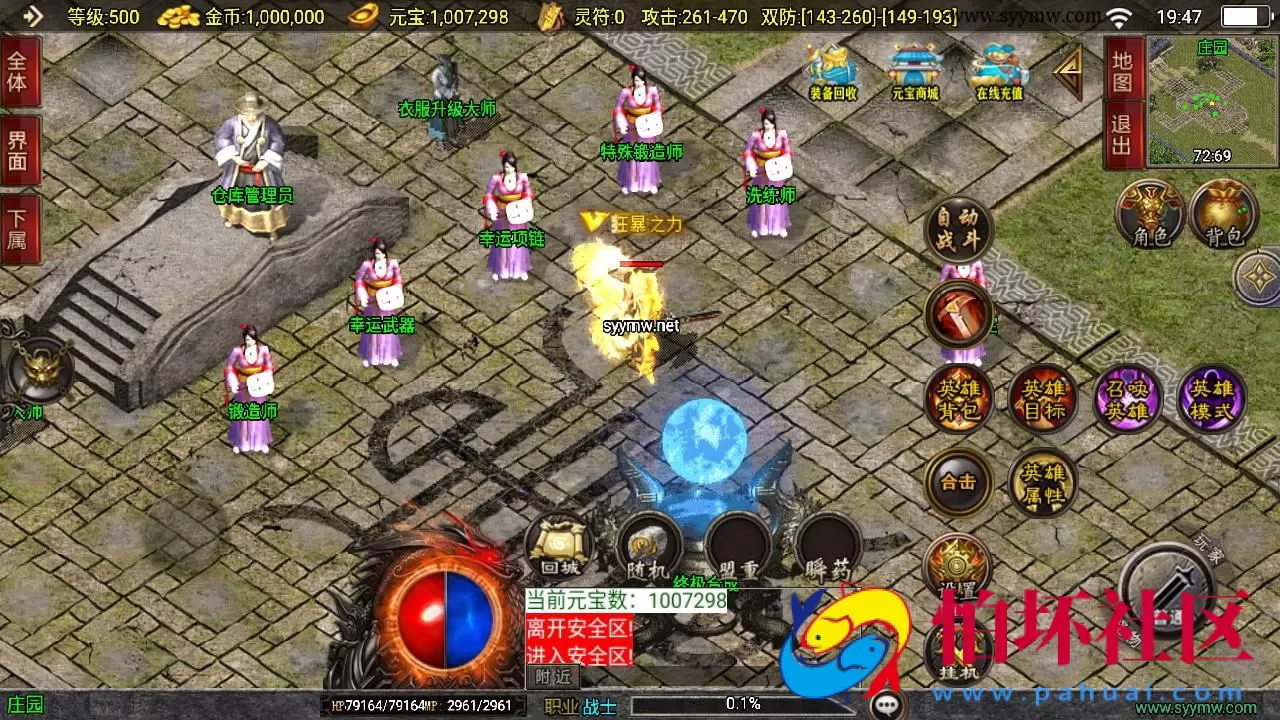Viewport: 1280px width, 720px height.
Task: Open the 装备回收 equipment recycle panel
Action: (831, 70)
